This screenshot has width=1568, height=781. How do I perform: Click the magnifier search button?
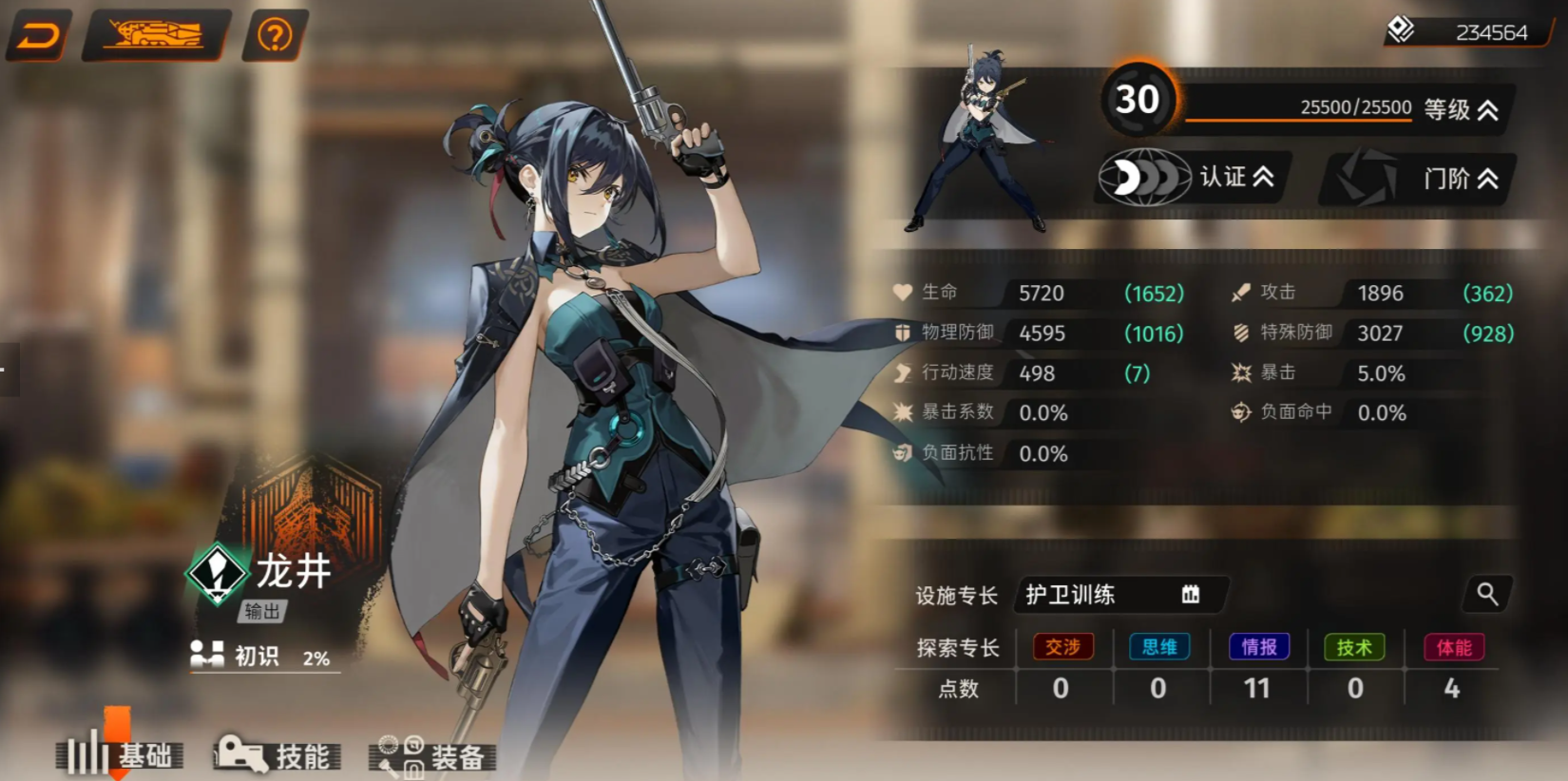[x=1487, y=595]
